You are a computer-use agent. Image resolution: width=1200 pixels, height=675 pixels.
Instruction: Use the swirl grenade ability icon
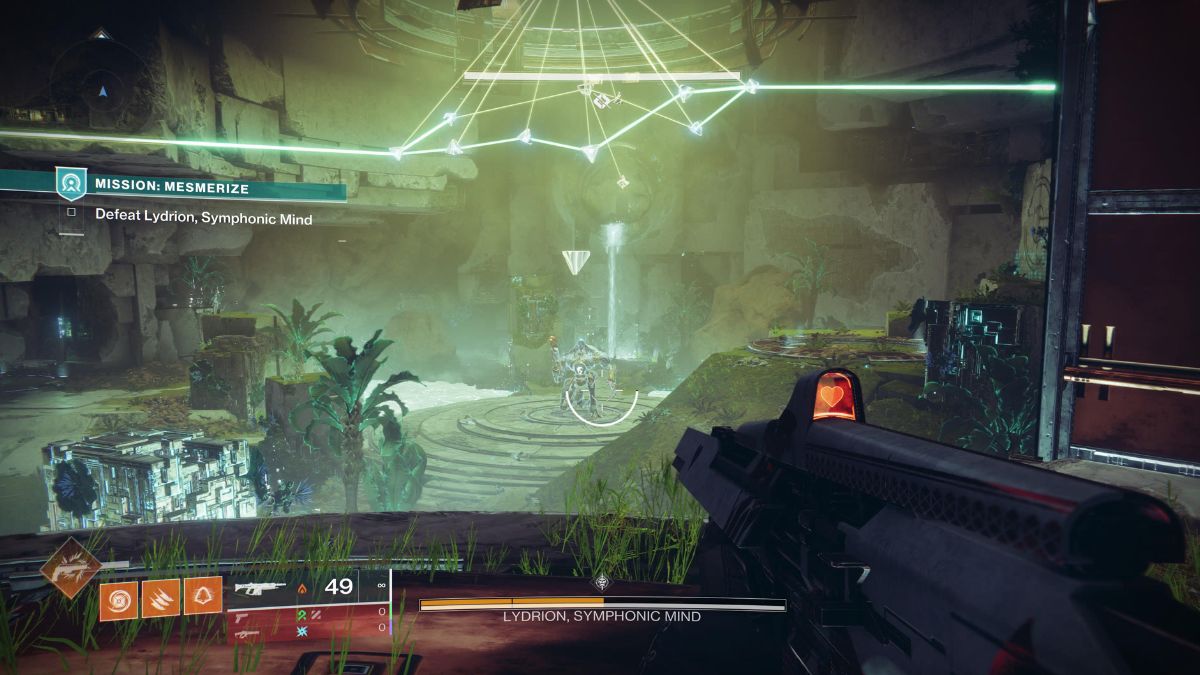tap(117, 600)
